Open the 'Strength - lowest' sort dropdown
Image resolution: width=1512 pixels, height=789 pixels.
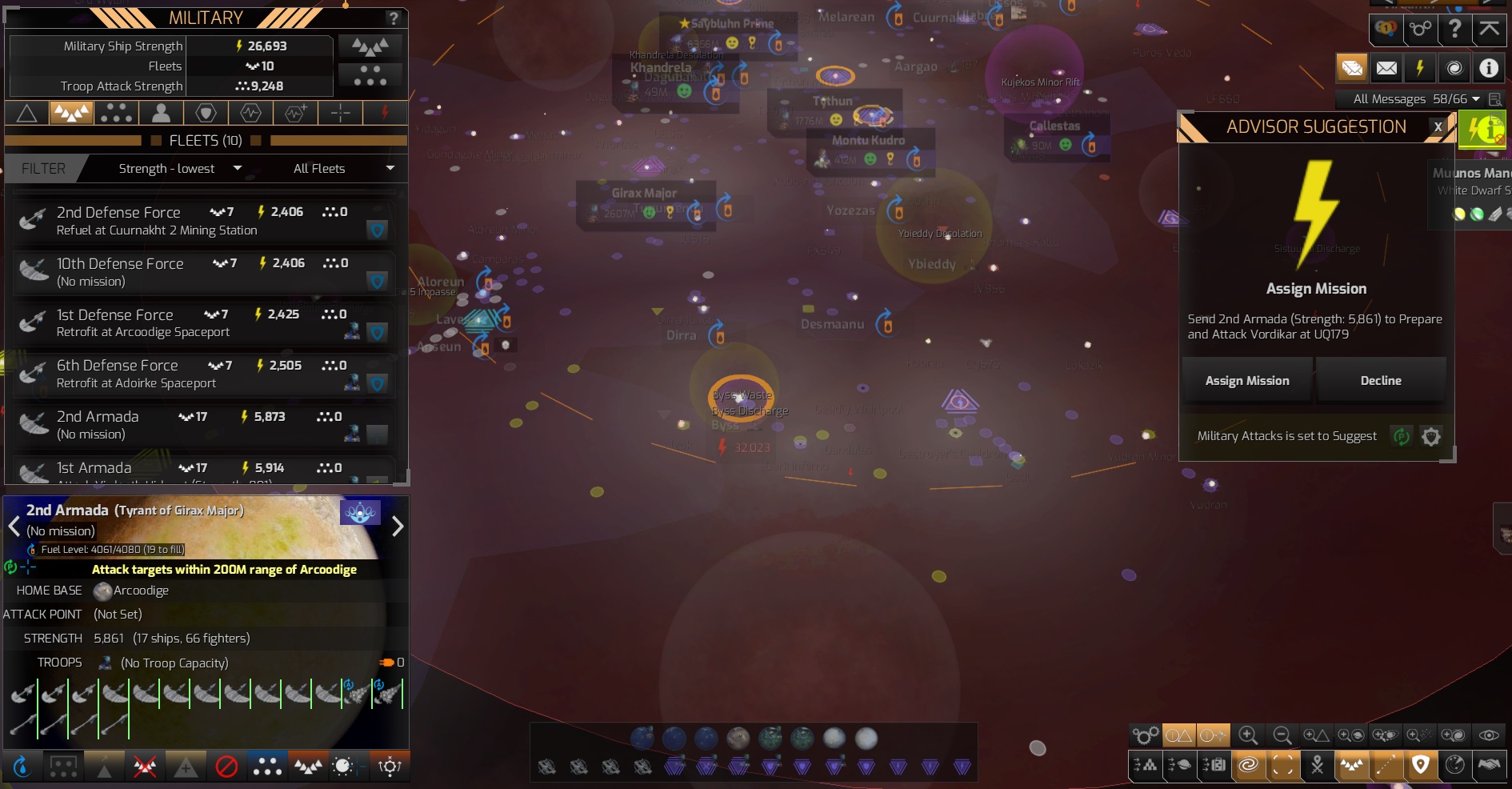click(176, 168)
